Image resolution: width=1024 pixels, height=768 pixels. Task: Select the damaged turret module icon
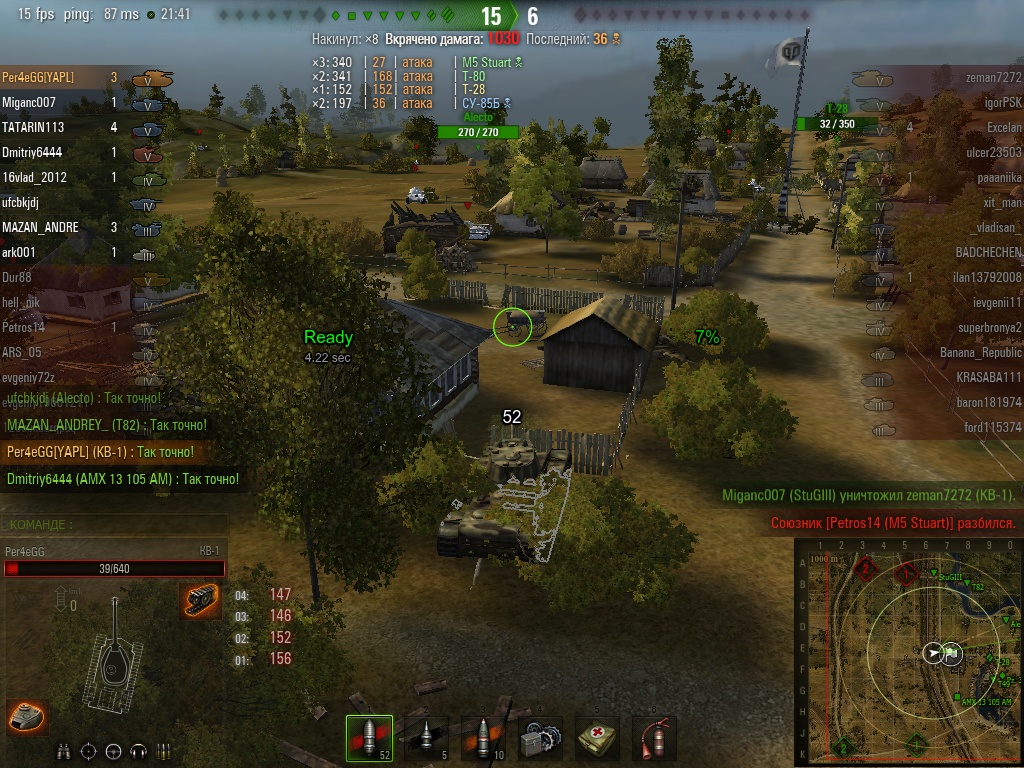[x=27, y=716]
